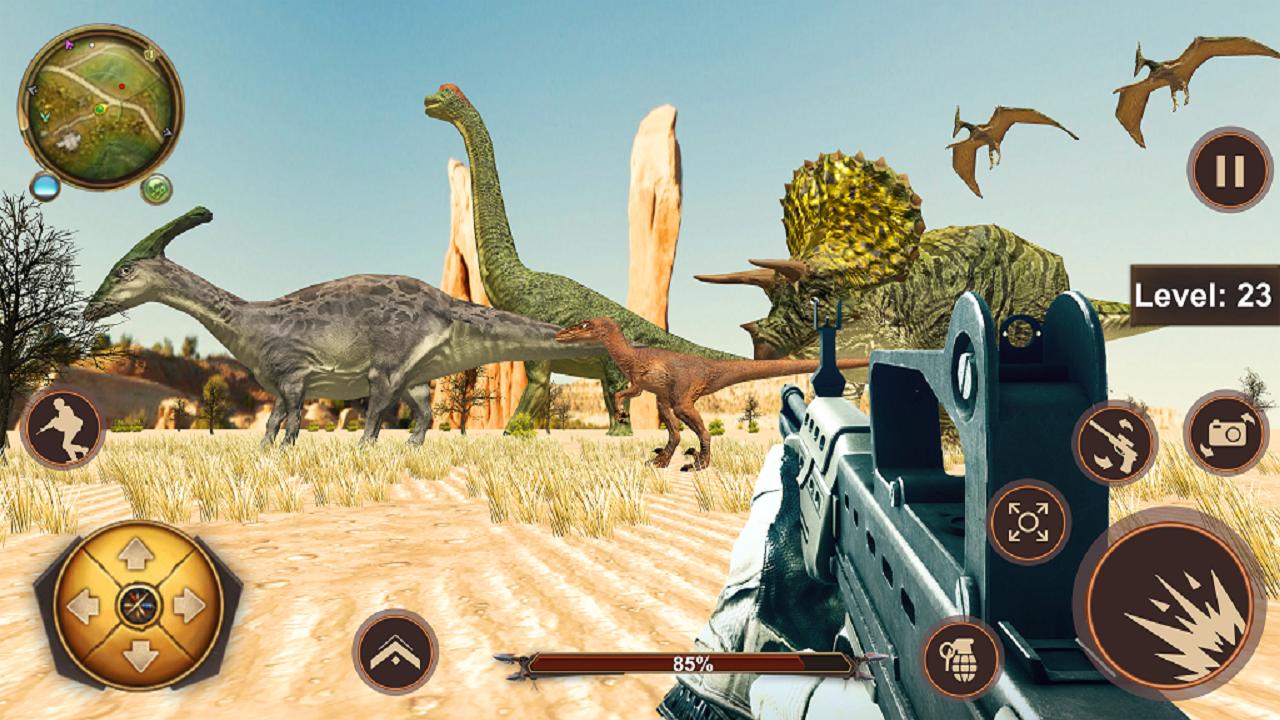Move backward with the down arrow
This screenshot has width=1280, height=720.
pos(137,655)
